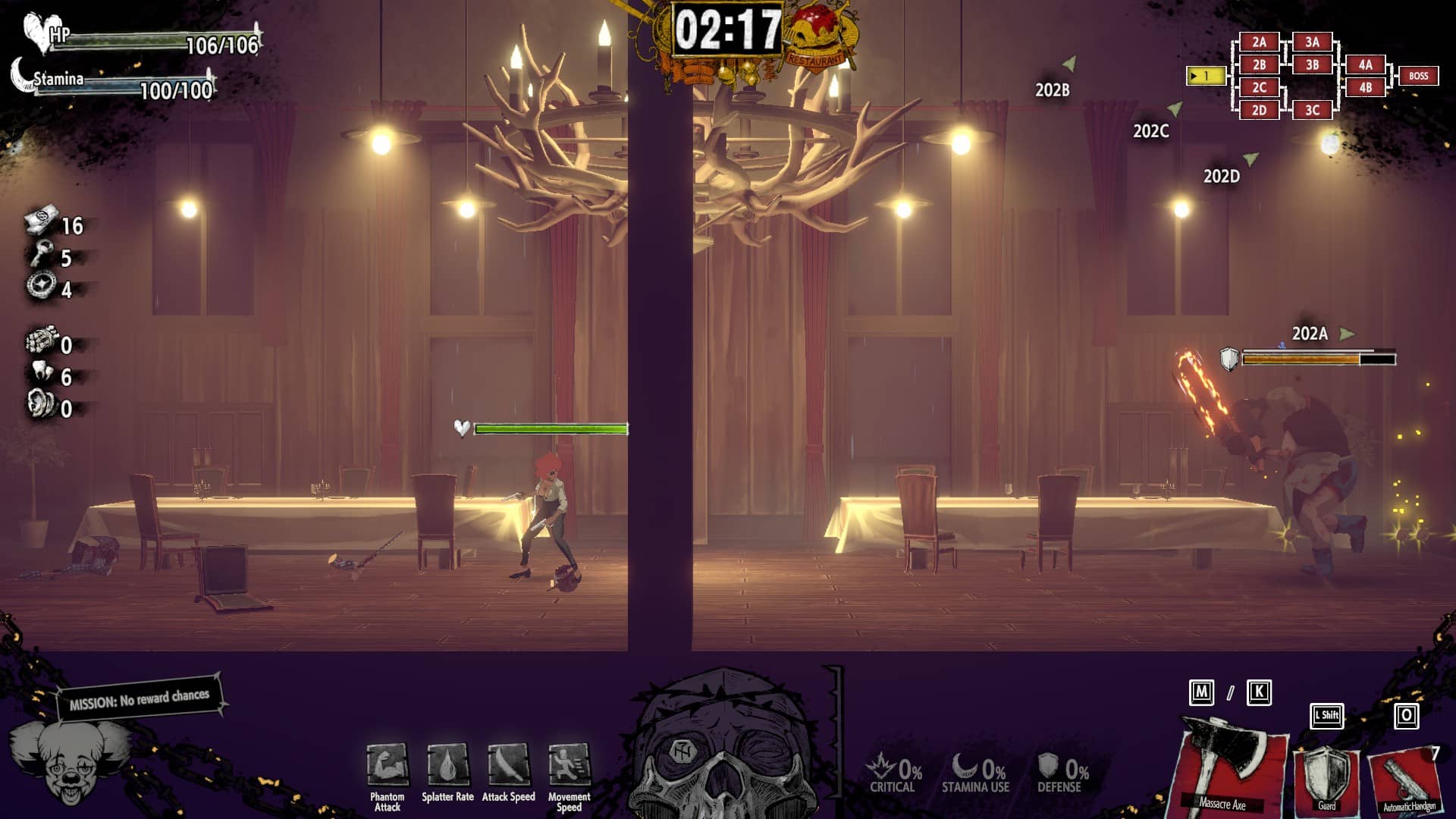
Task: Inspect the Movement Speed stat icon
Action: point(569,765)
